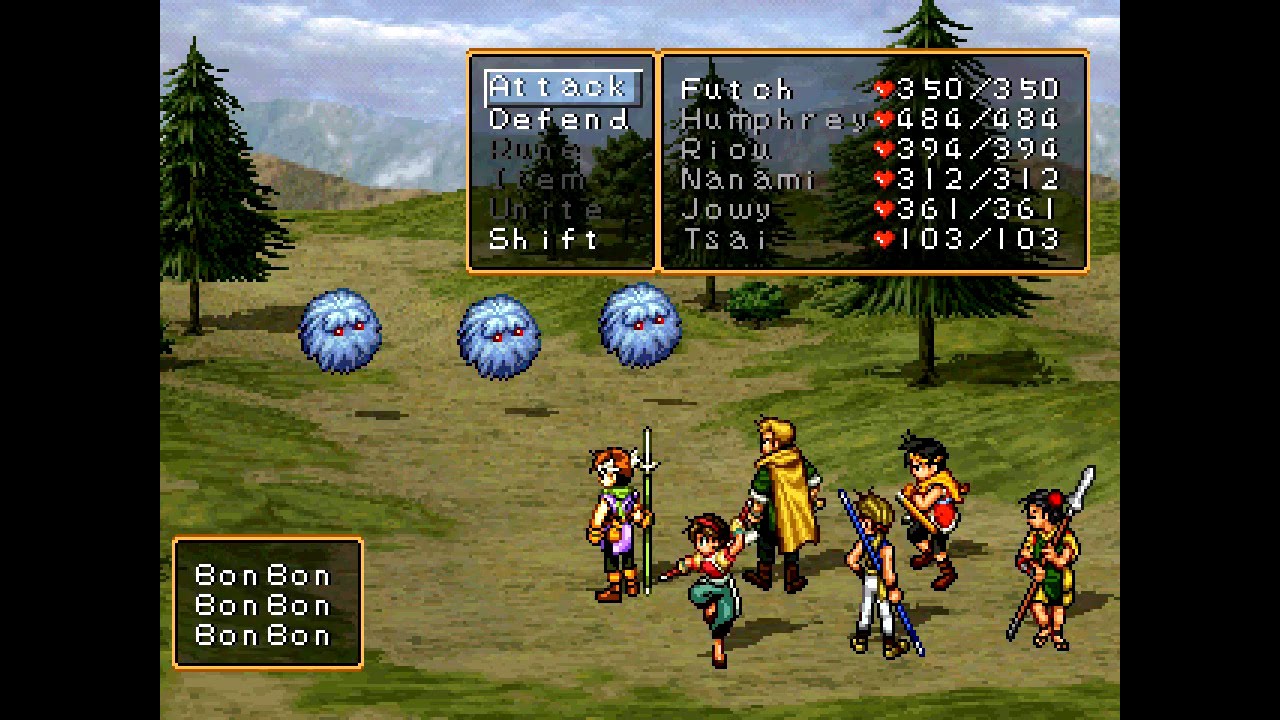Select the Attack command
The image size is (1280, 720).
pyautogui.click(x=559, y=88)
